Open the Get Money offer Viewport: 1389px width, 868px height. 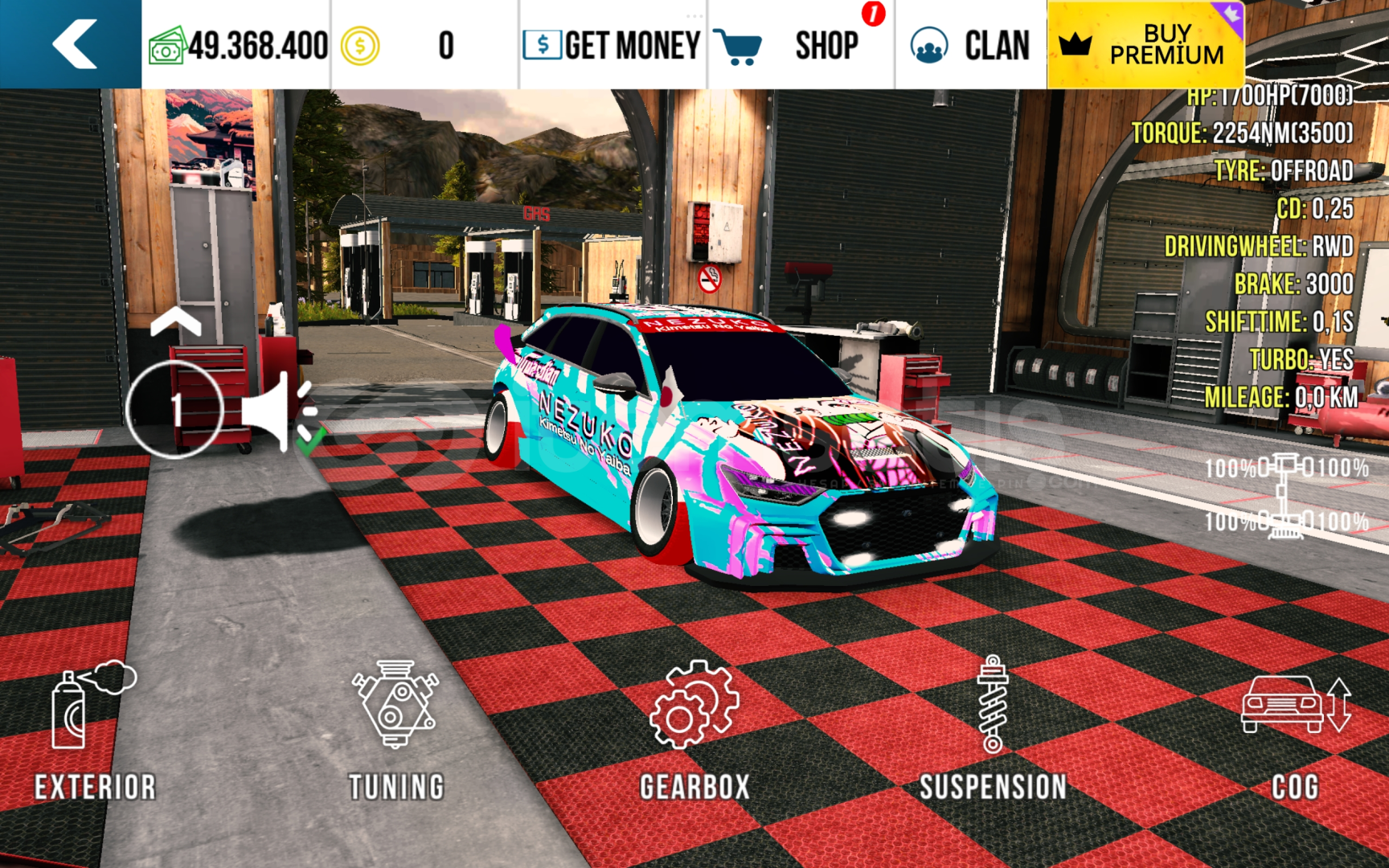(x=613, y=45)
